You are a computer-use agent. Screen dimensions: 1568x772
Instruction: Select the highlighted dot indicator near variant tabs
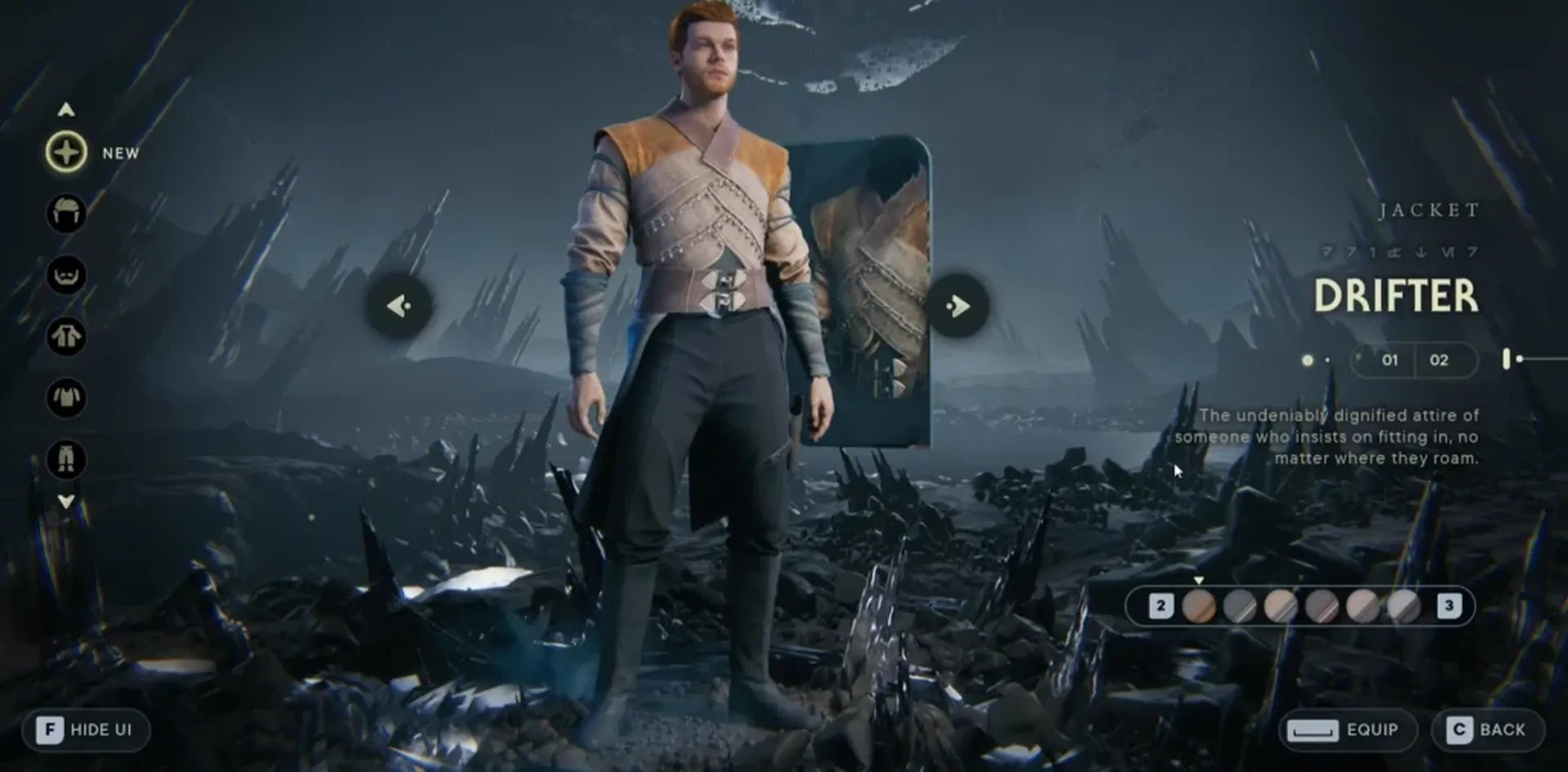[1306, 359]
